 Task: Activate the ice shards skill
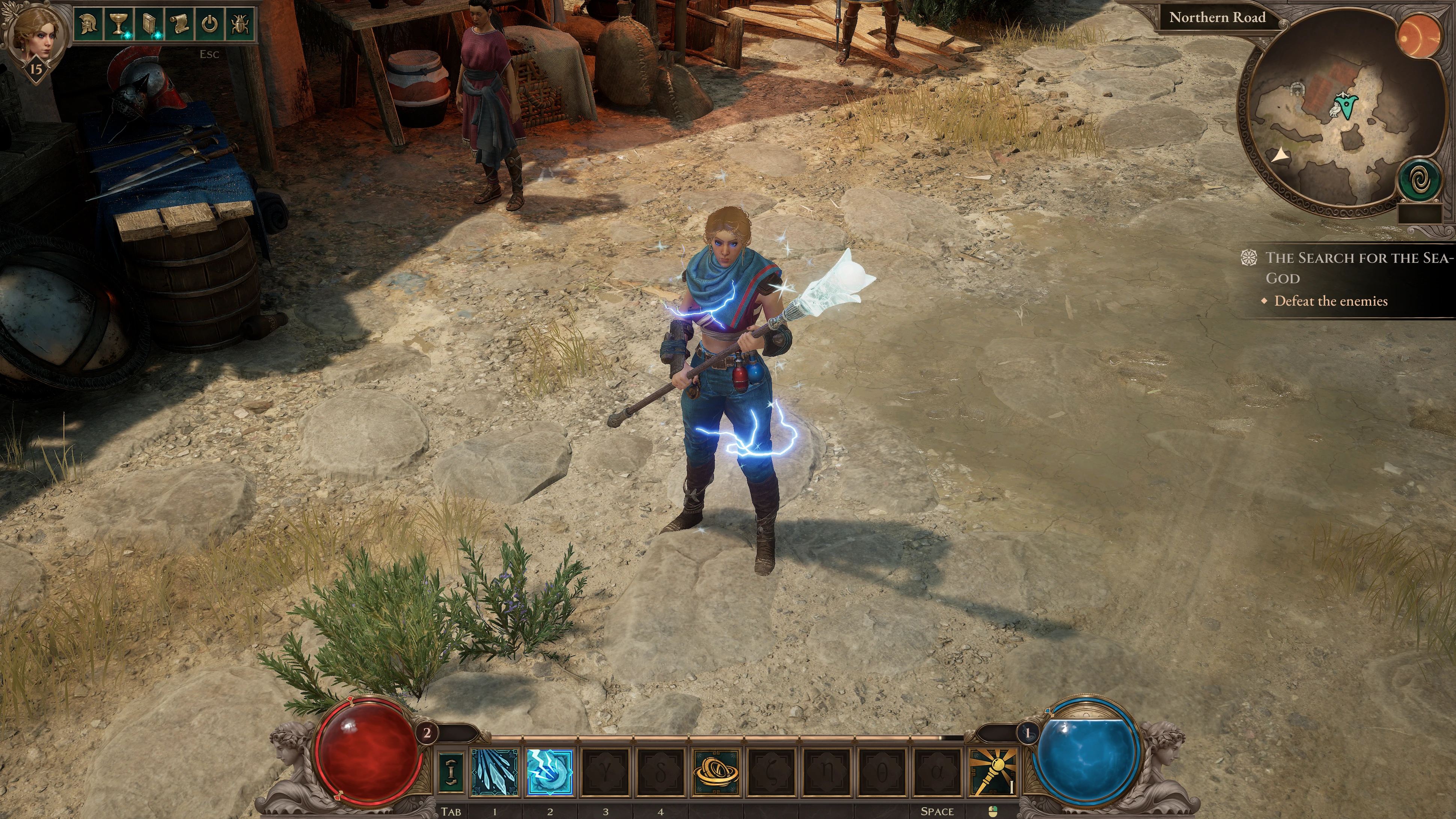pos(494,772)
